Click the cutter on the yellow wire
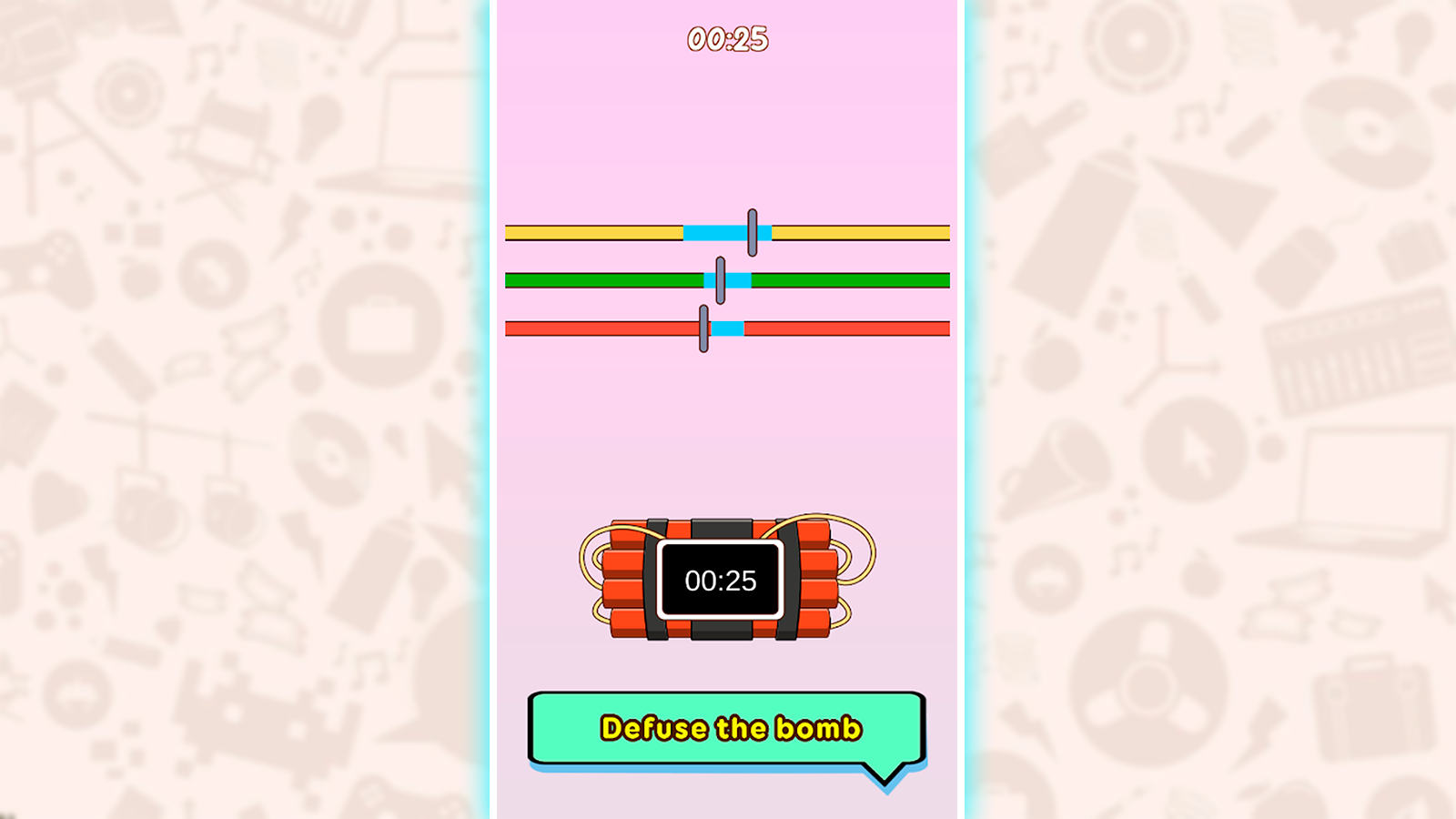The image size is (1456, 819). coord(752,230)
